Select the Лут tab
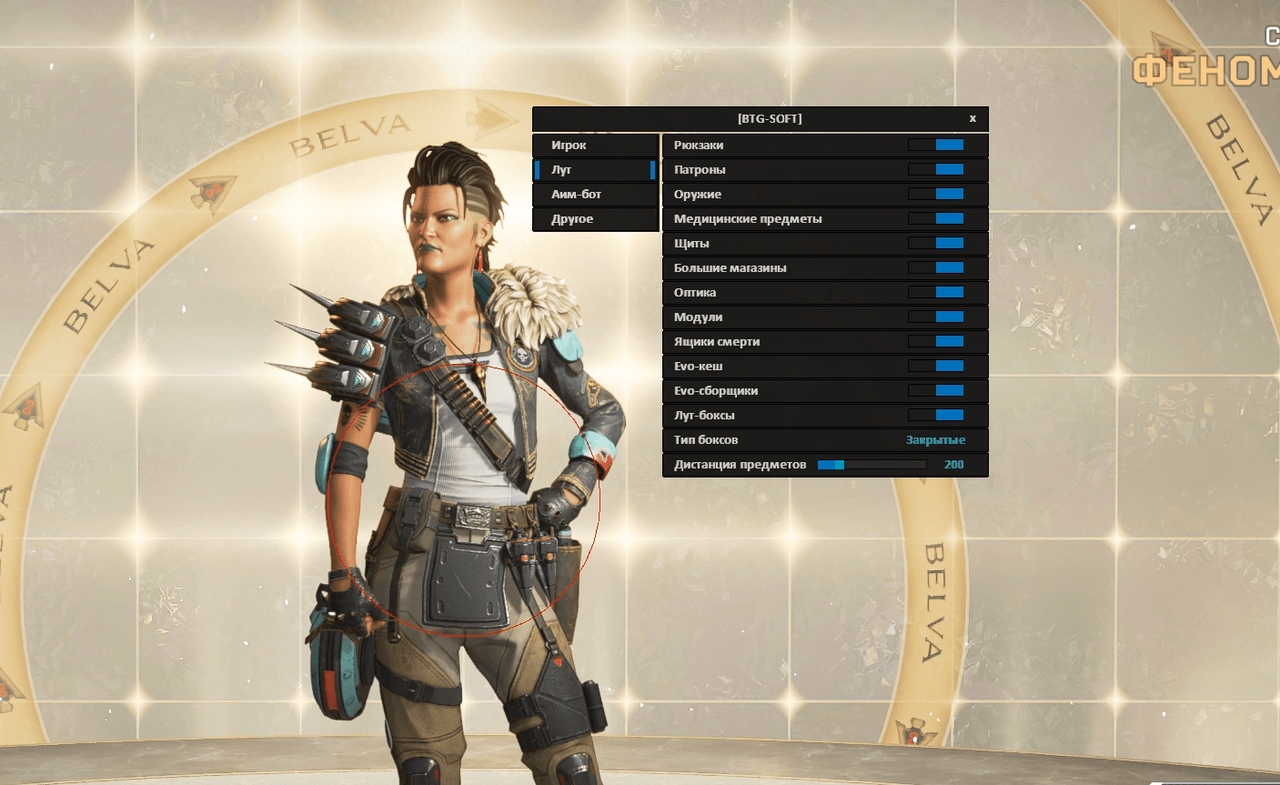This screenshot has width=1280, height=785. [x=595, y=170]
